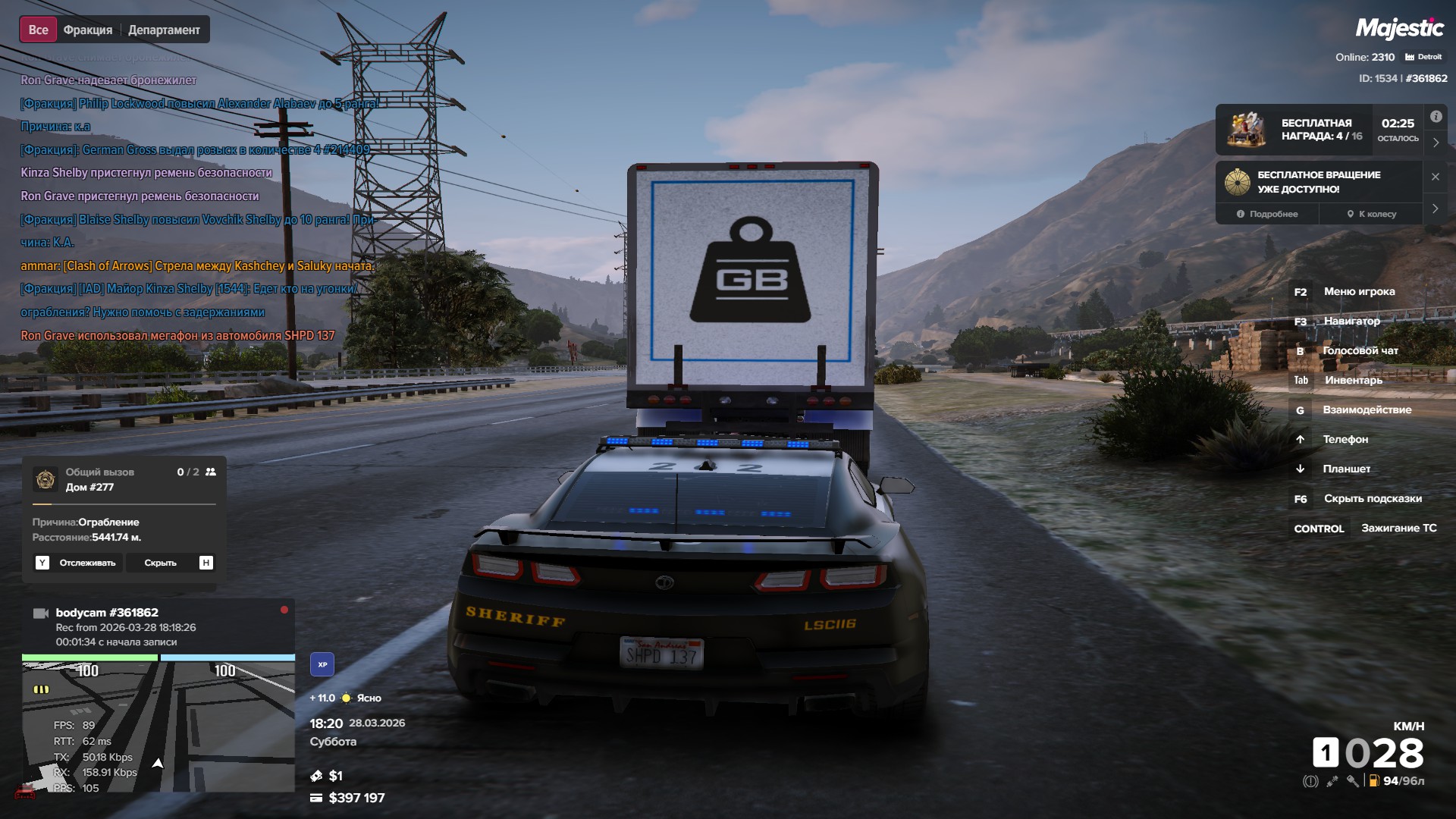Expand the free spin notification arrow
The image size is (1456, 819).
1435,209
